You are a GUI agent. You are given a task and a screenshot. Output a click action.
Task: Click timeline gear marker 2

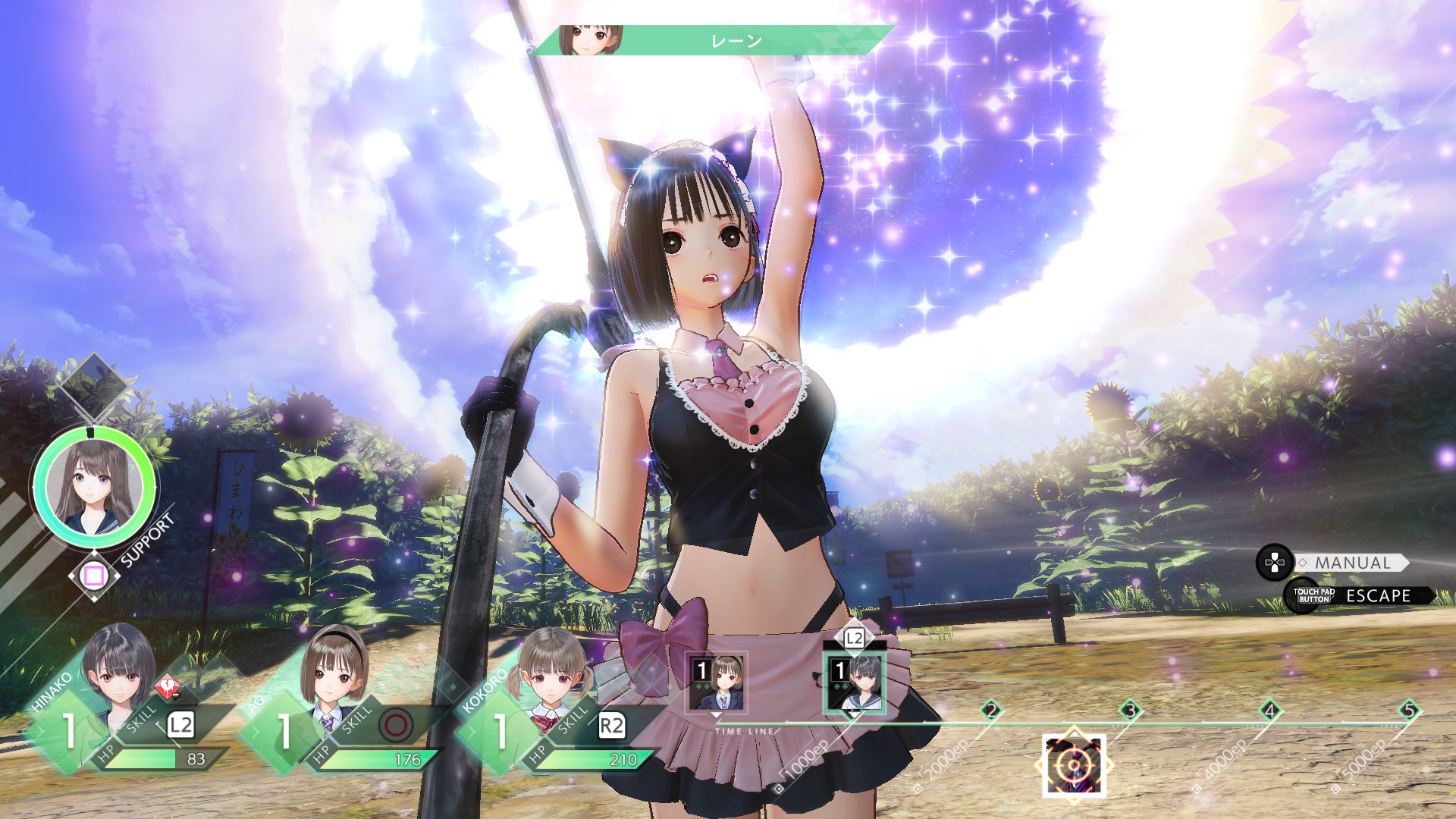(990, 711)
